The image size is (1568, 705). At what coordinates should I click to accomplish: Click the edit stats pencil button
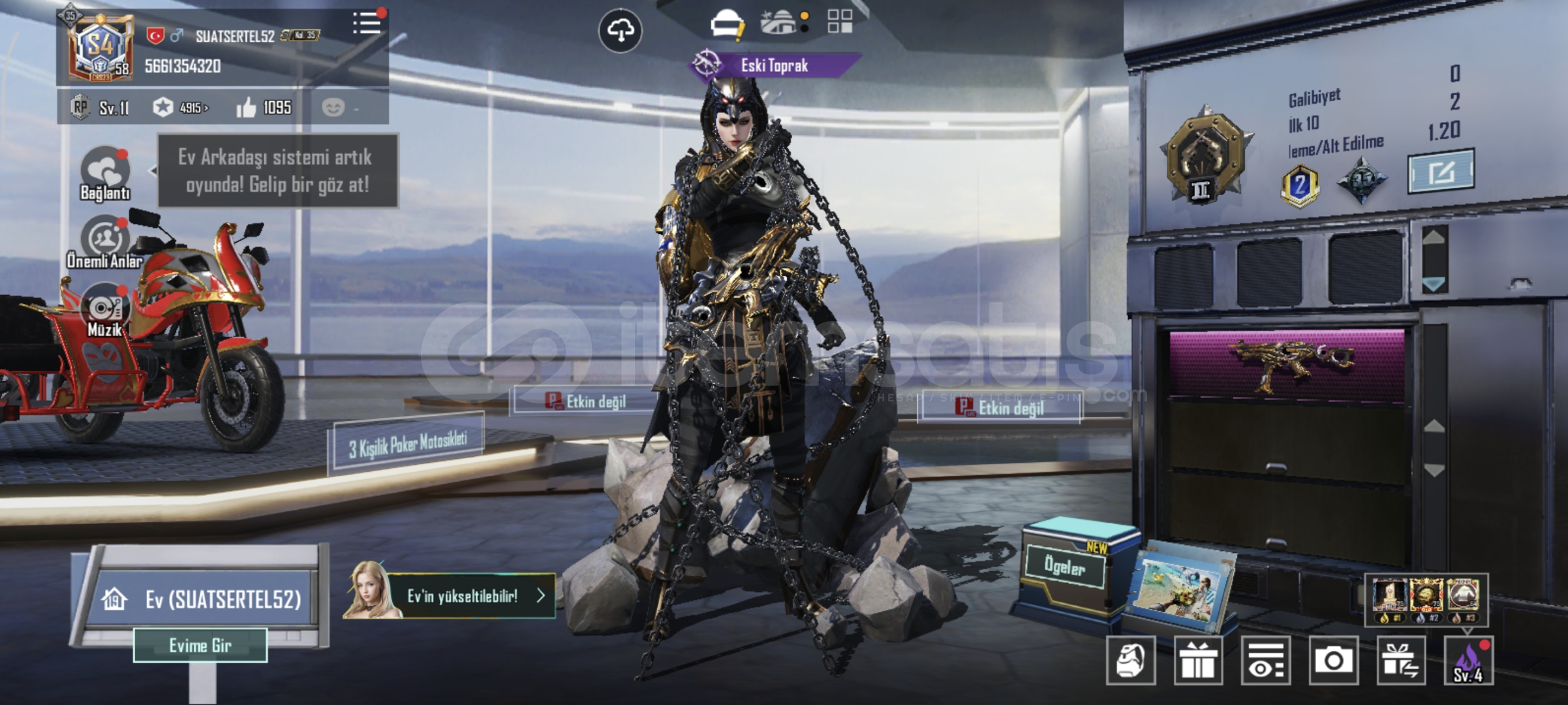[x=1441, y=172]
